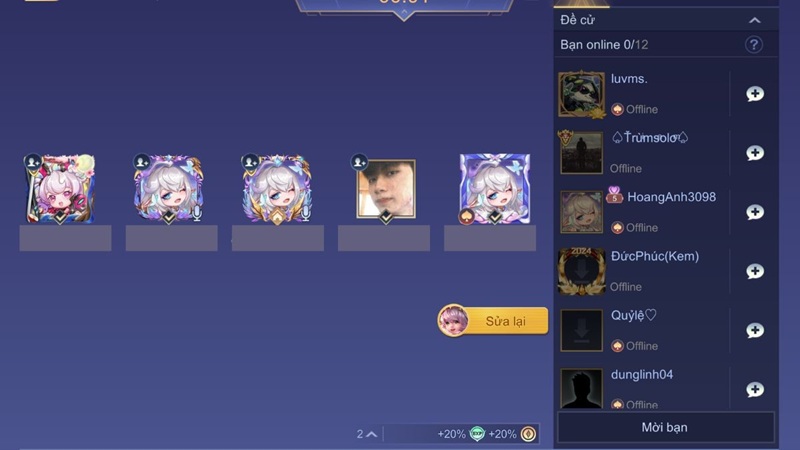
Task: View luvms. friend avatar
Action: [x=581, y=94]
